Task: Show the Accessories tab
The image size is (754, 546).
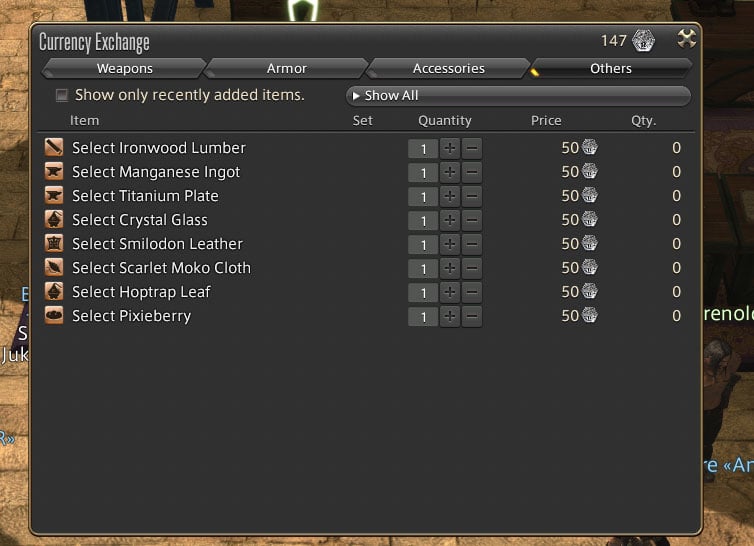Action: tap(448, 68)
